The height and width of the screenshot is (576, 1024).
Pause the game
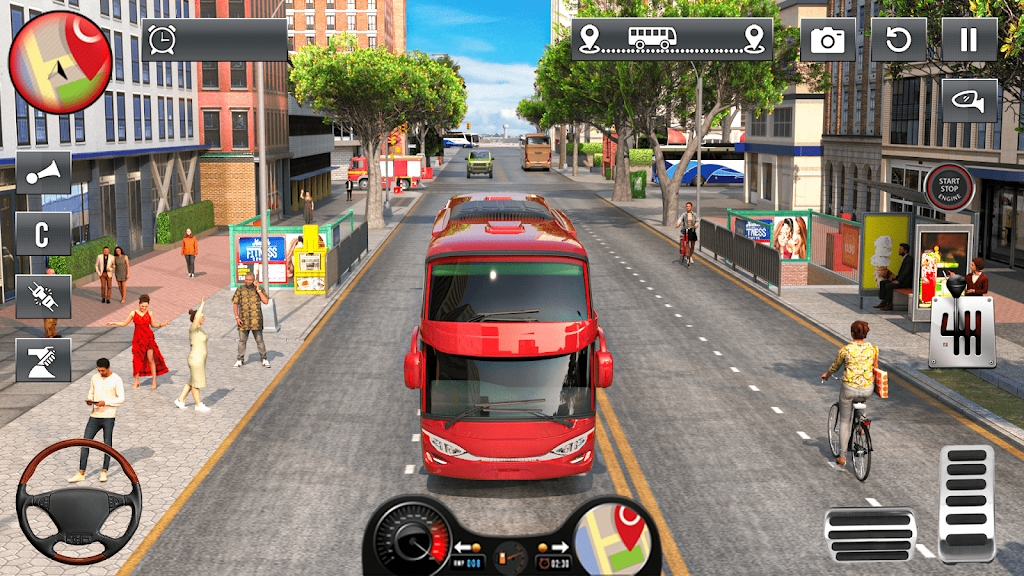tap(969, 40)
